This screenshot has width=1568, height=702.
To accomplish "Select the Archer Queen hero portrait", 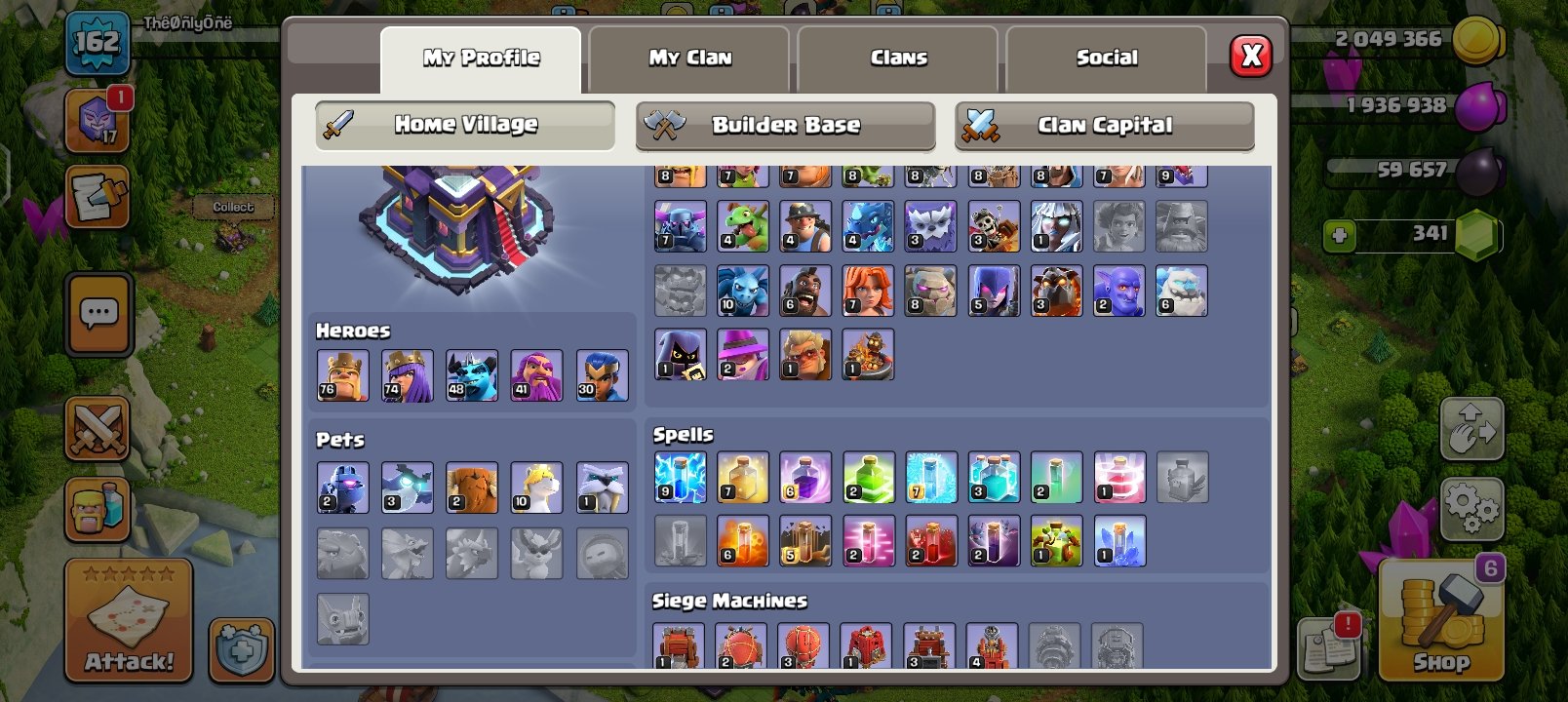I will 408,373.
